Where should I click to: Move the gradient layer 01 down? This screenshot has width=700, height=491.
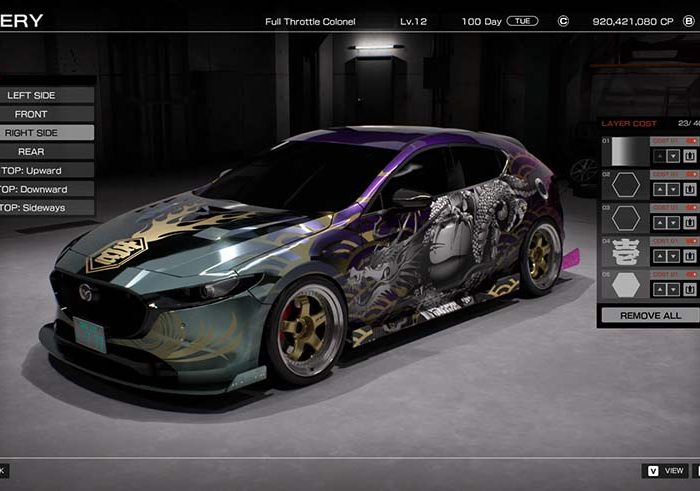[x=673, y=156]
